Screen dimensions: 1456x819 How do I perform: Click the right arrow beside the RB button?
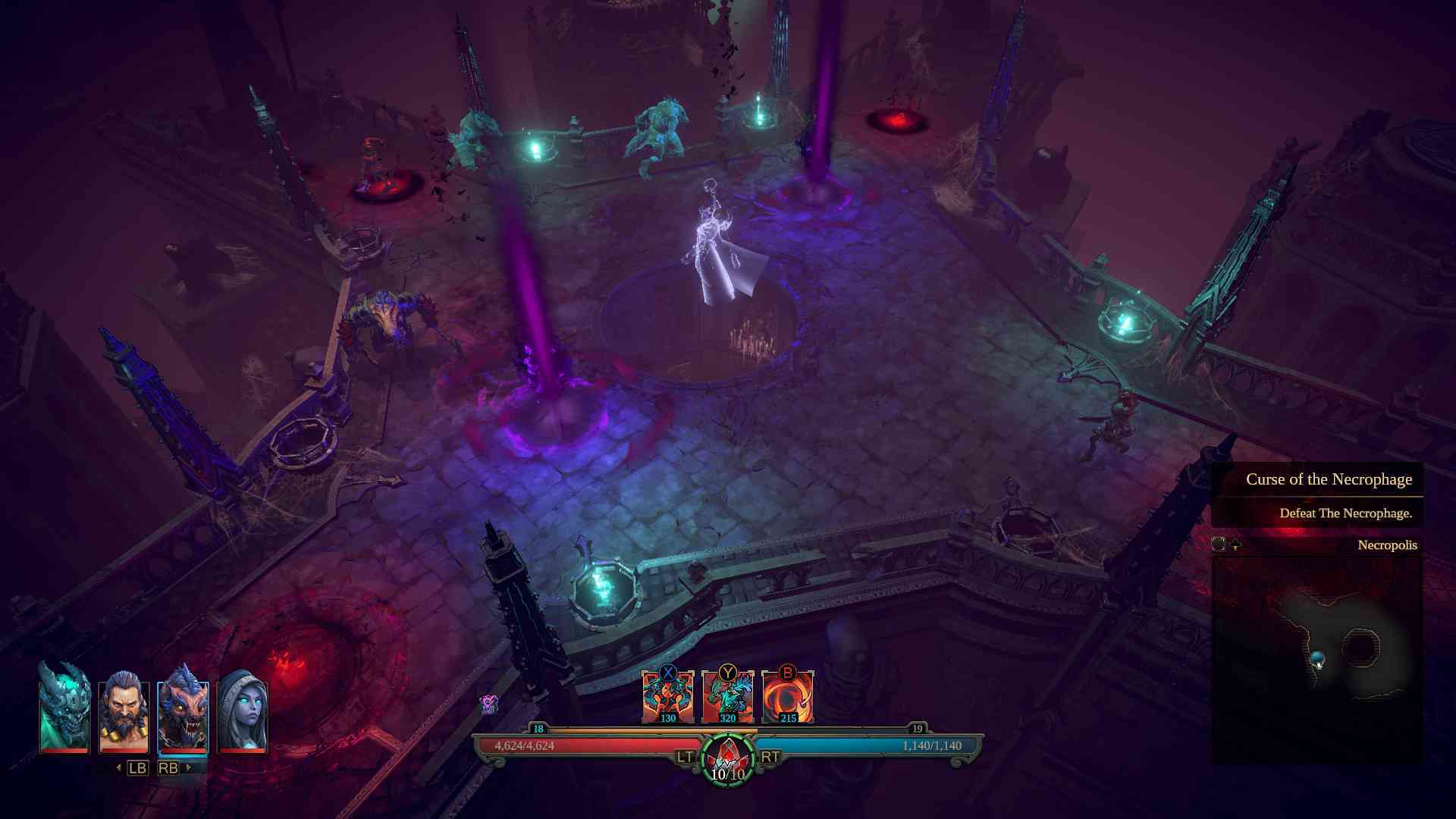pyautogui.click(x=188, y=767)
